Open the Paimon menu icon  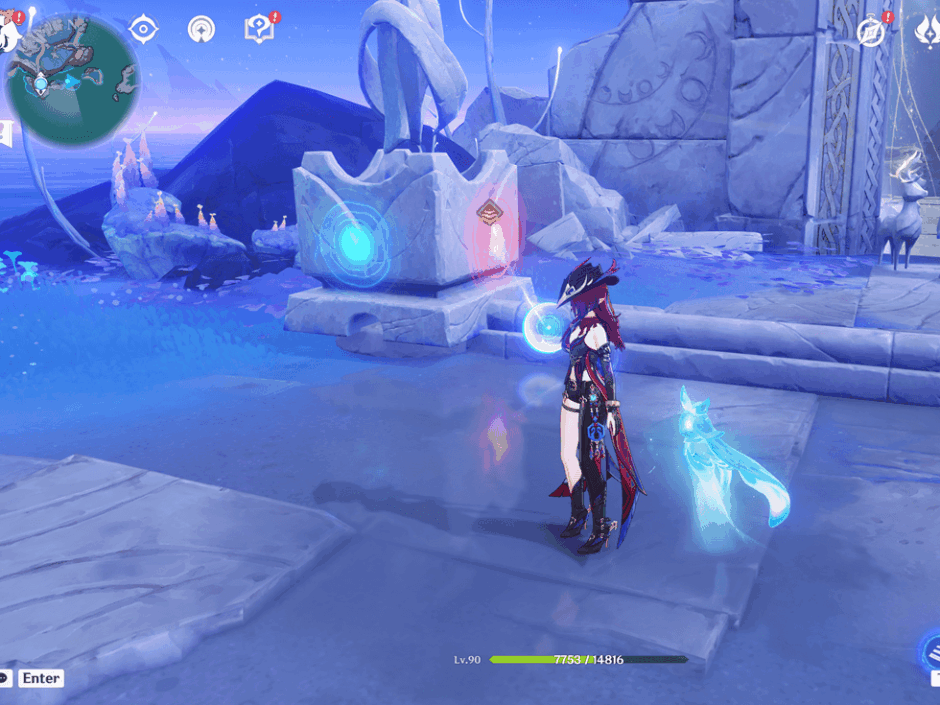[10, 30]
